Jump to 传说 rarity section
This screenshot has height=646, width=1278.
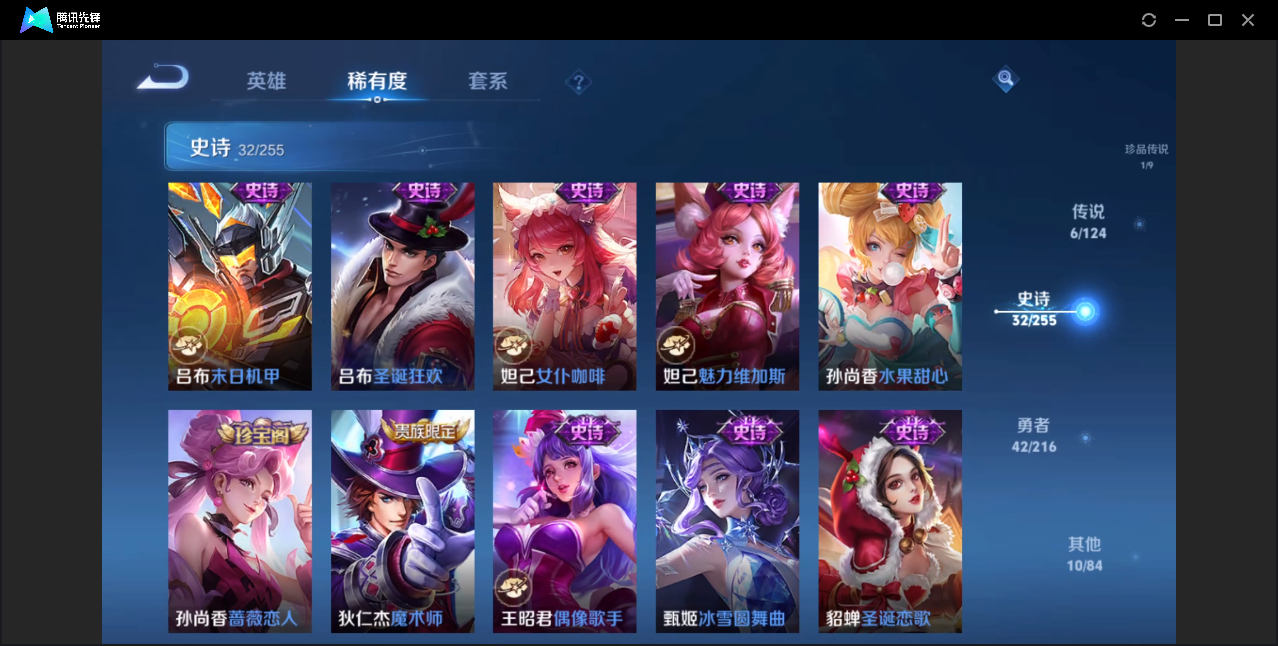(x=1088, y=221)
